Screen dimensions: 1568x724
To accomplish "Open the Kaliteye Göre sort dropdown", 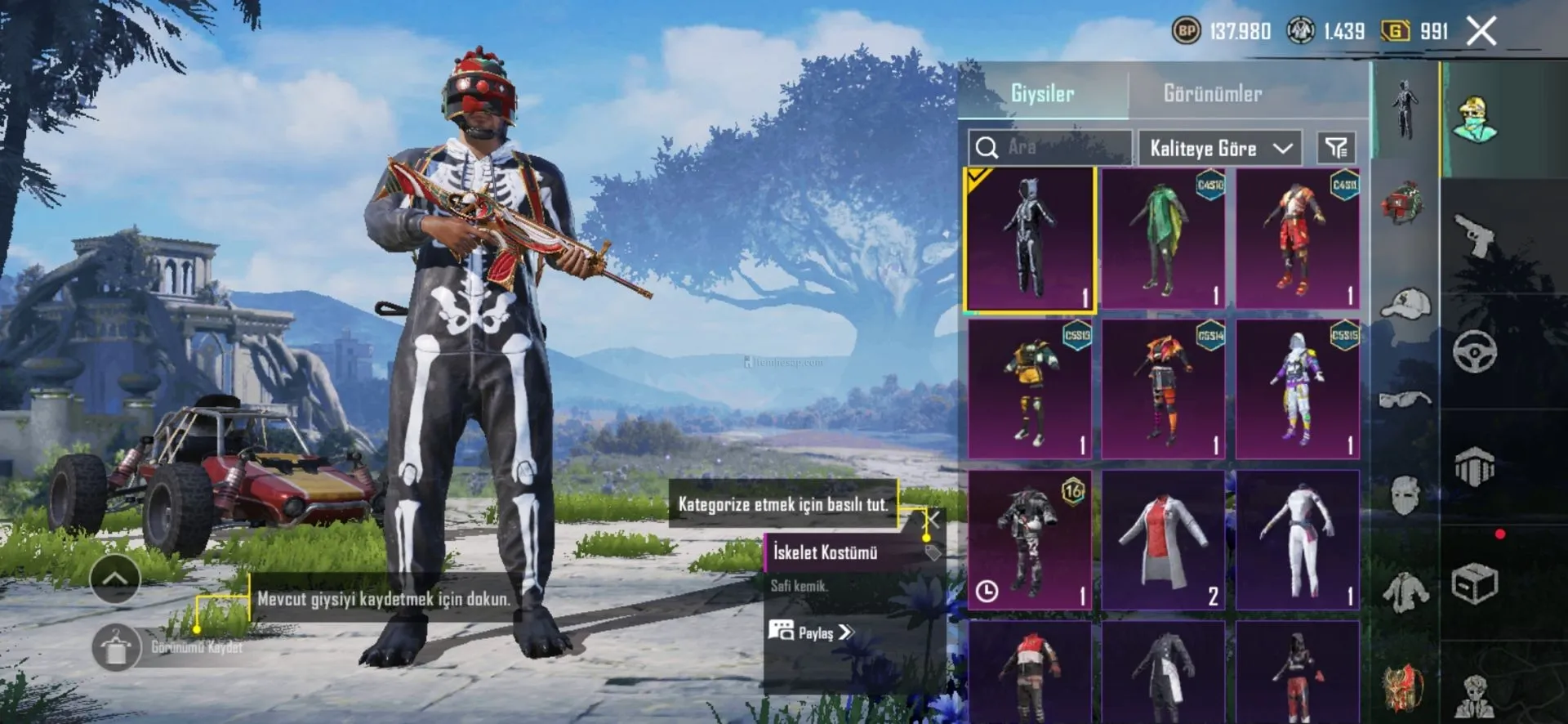I will click(x=1219, y=148).
